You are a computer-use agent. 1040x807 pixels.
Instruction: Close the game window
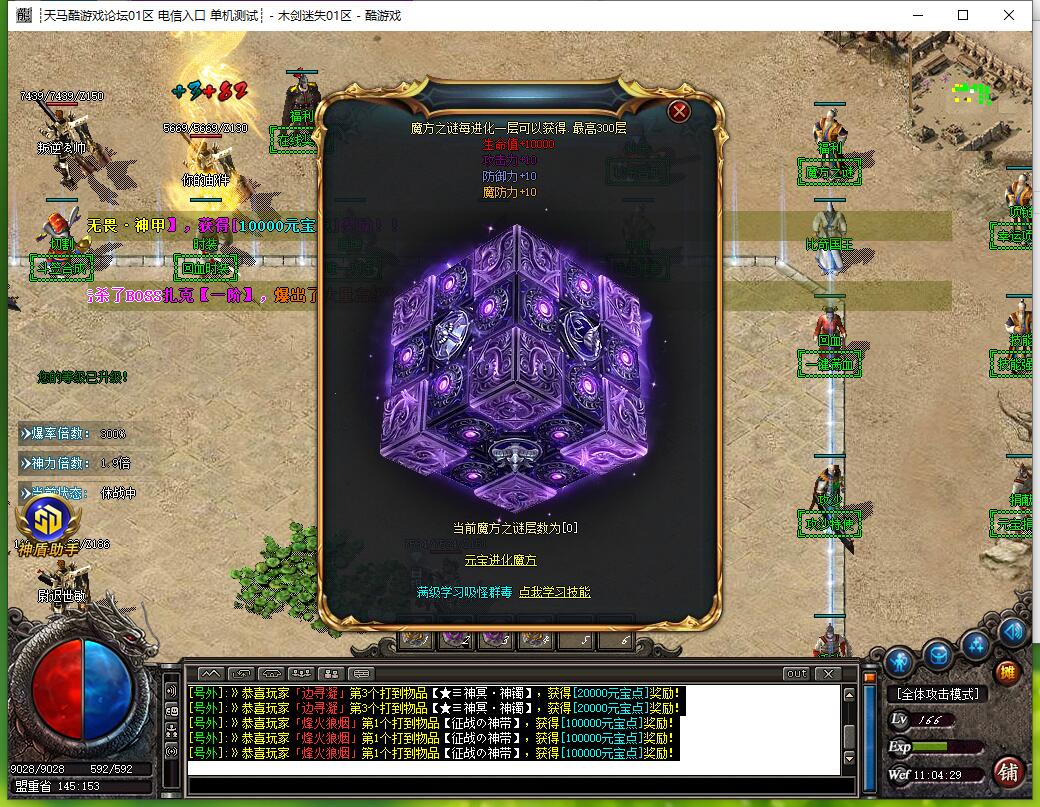click(x=1009, y=15)
